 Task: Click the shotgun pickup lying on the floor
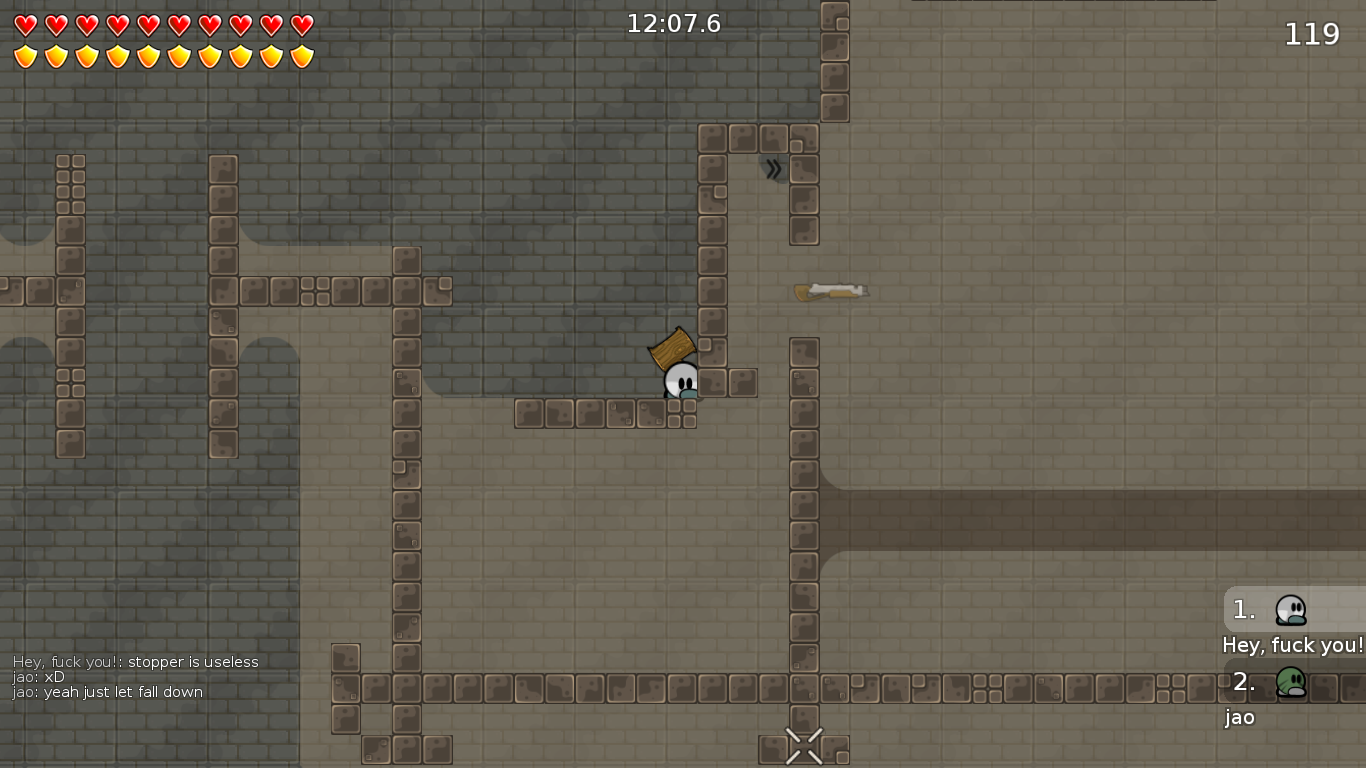(x=831, y=290)
